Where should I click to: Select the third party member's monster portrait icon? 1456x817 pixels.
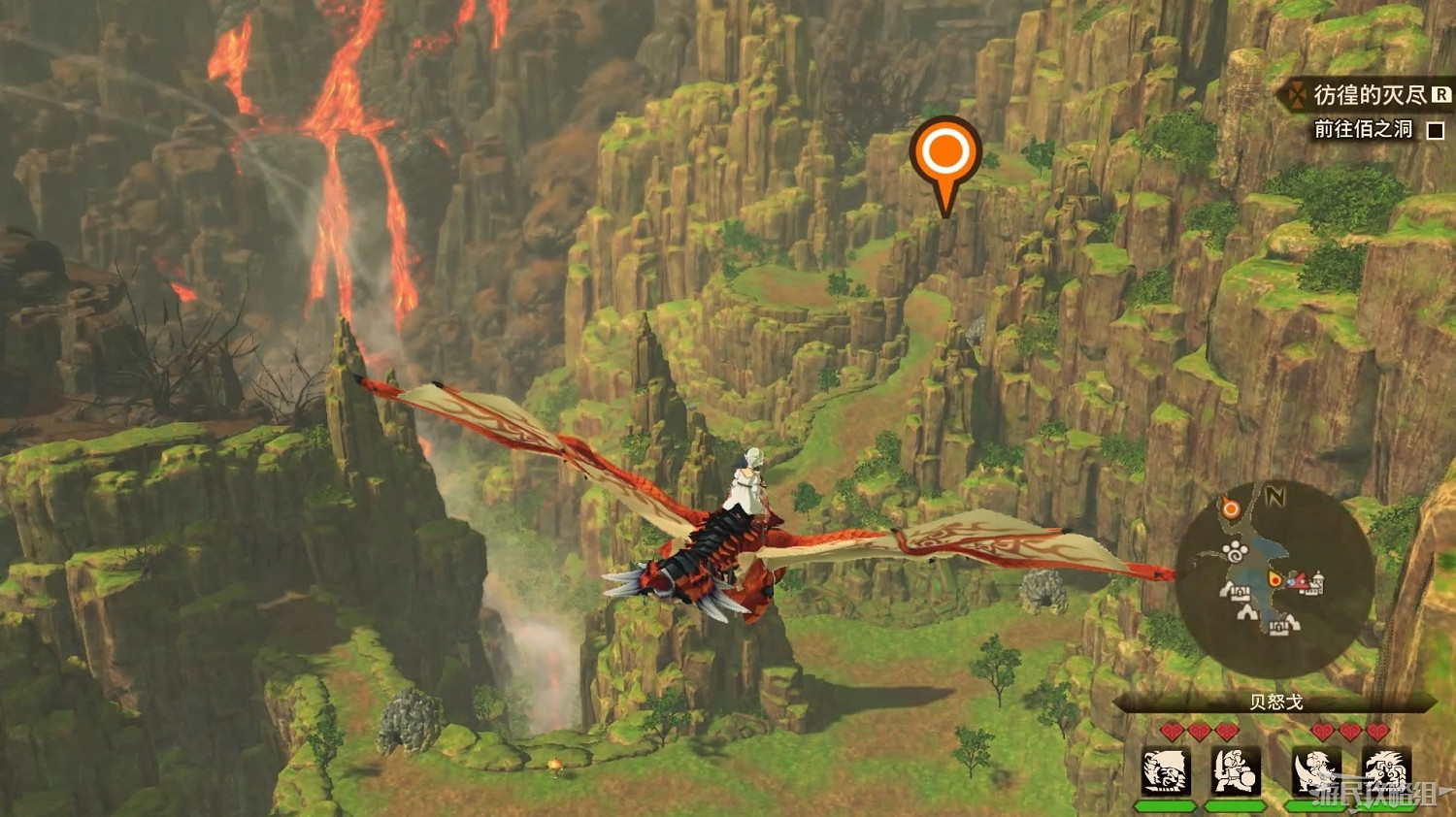[1314, 771]
